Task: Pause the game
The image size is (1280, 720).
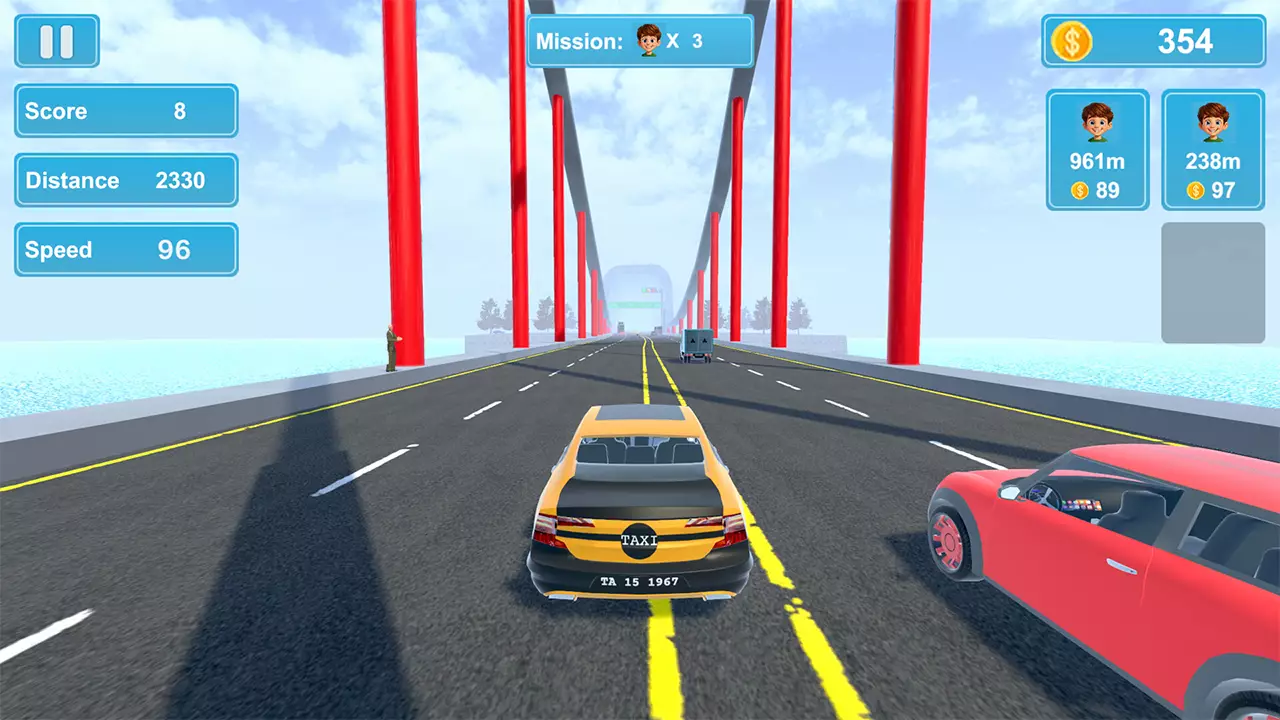Action: click(57, 41)
